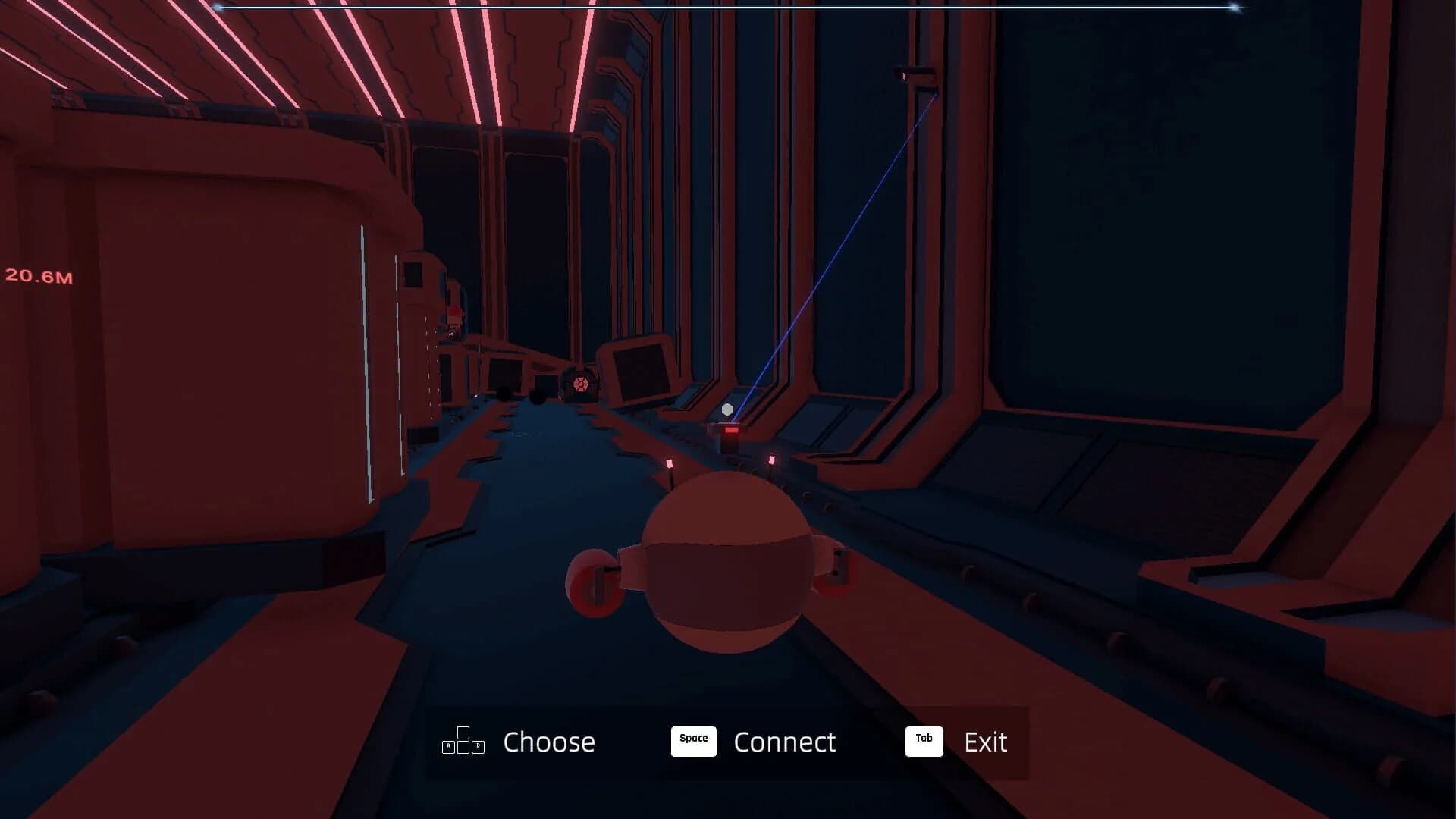
Task: Click the white hexagon pickup marker
Action: tap(728, 408)
